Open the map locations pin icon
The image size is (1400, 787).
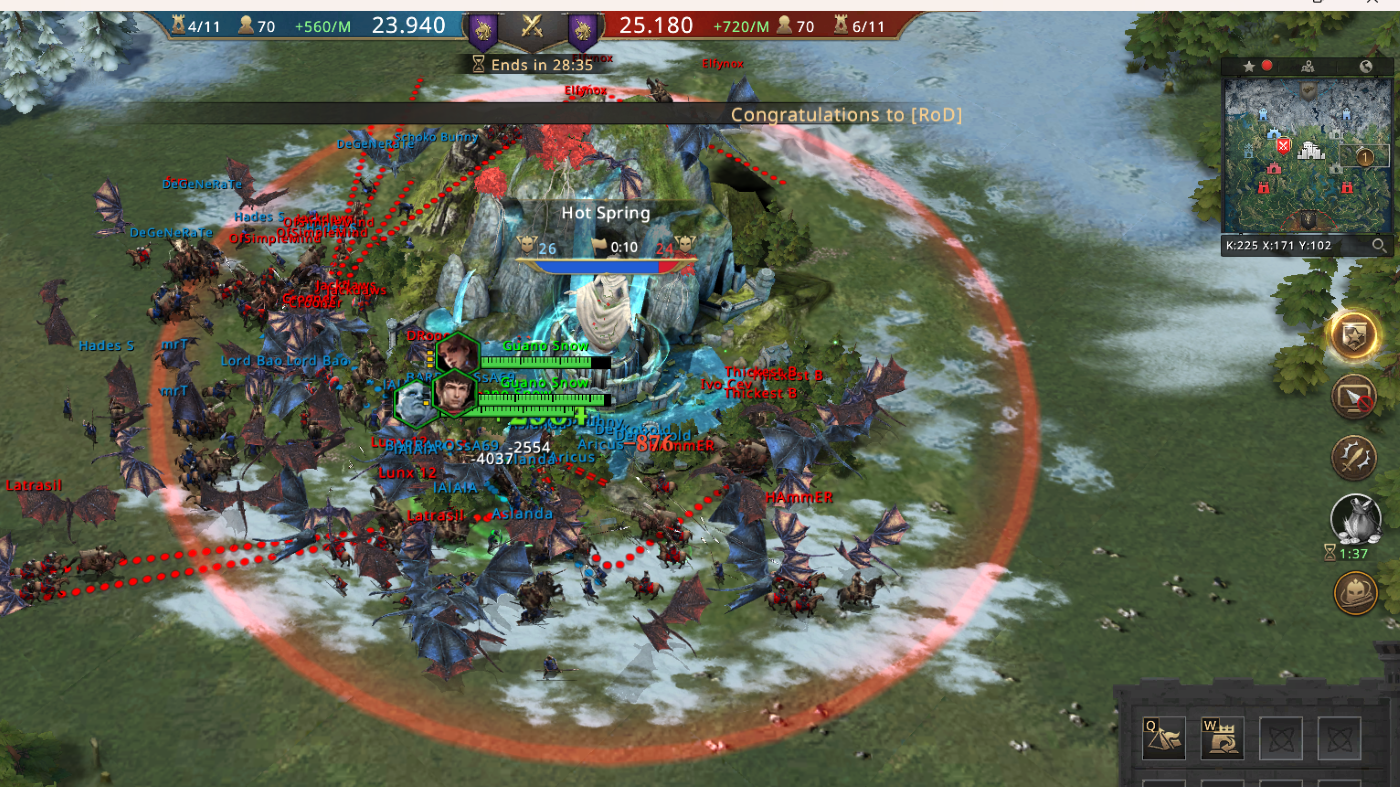click(1307, 66)
